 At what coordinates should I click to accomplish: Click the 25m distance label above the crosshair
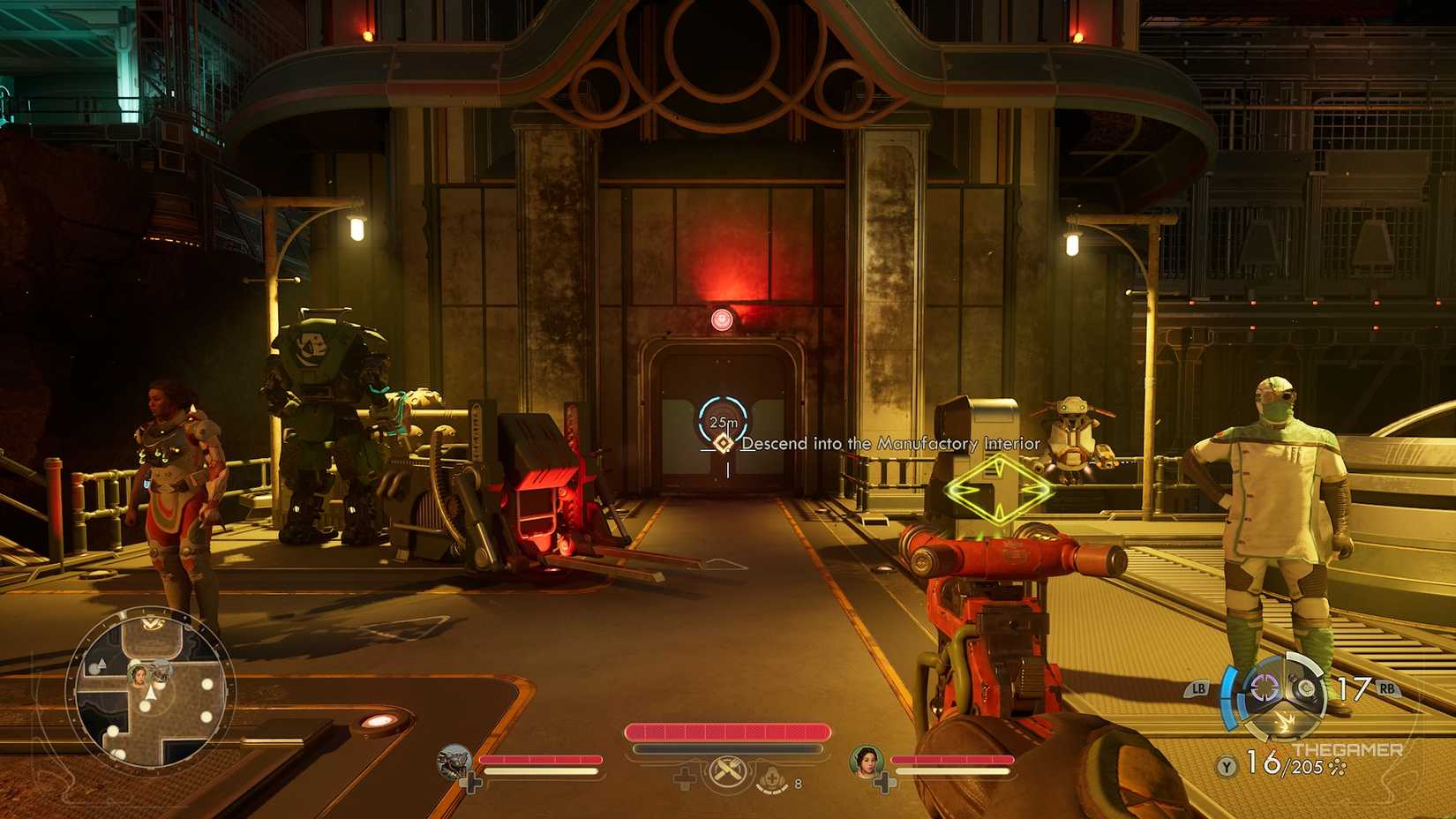[x=722, y=421]
